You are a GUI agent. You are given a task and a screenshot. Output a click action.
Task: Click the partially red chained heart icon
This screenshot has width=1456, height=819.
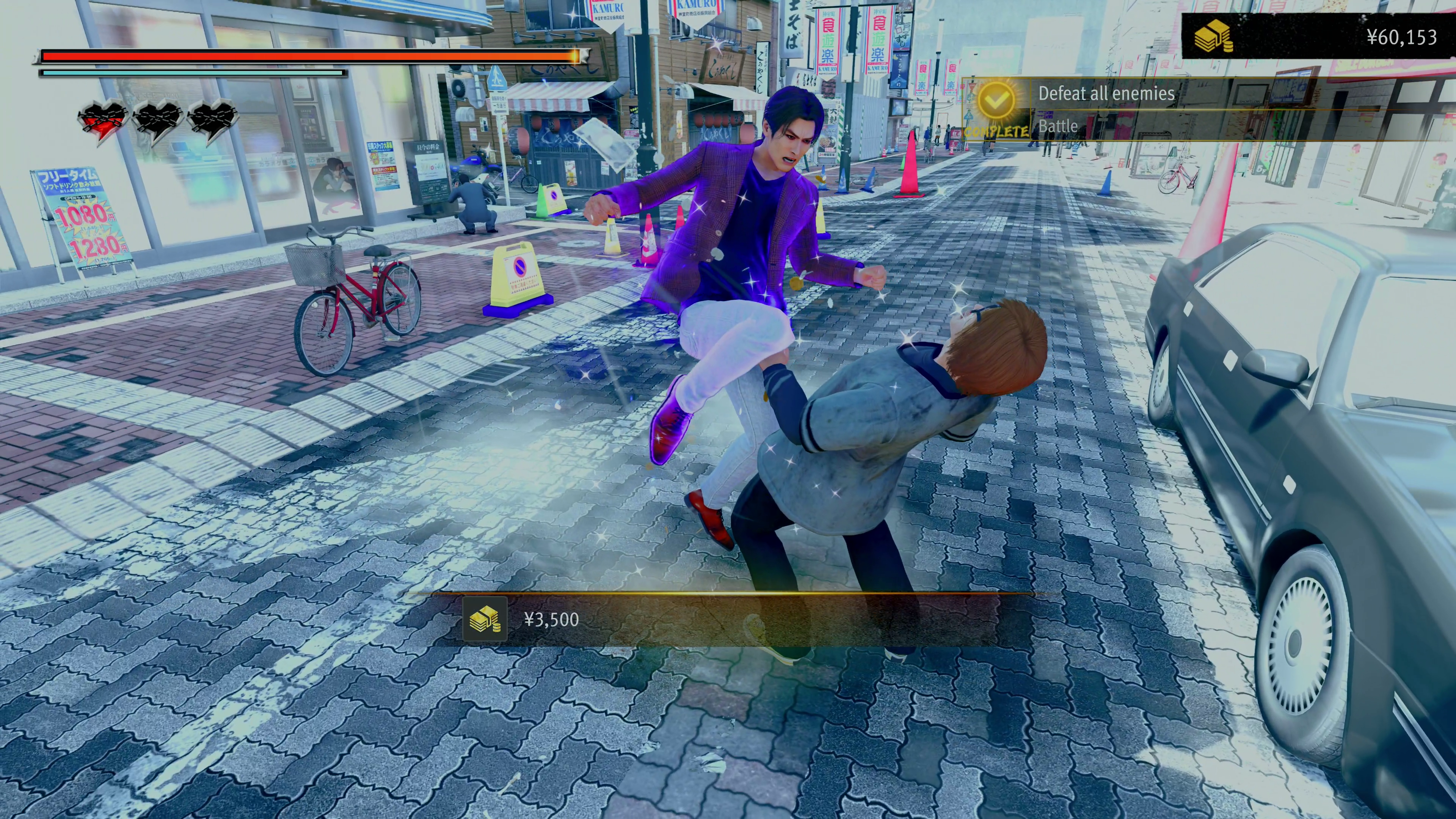click(x=102, y=121)
